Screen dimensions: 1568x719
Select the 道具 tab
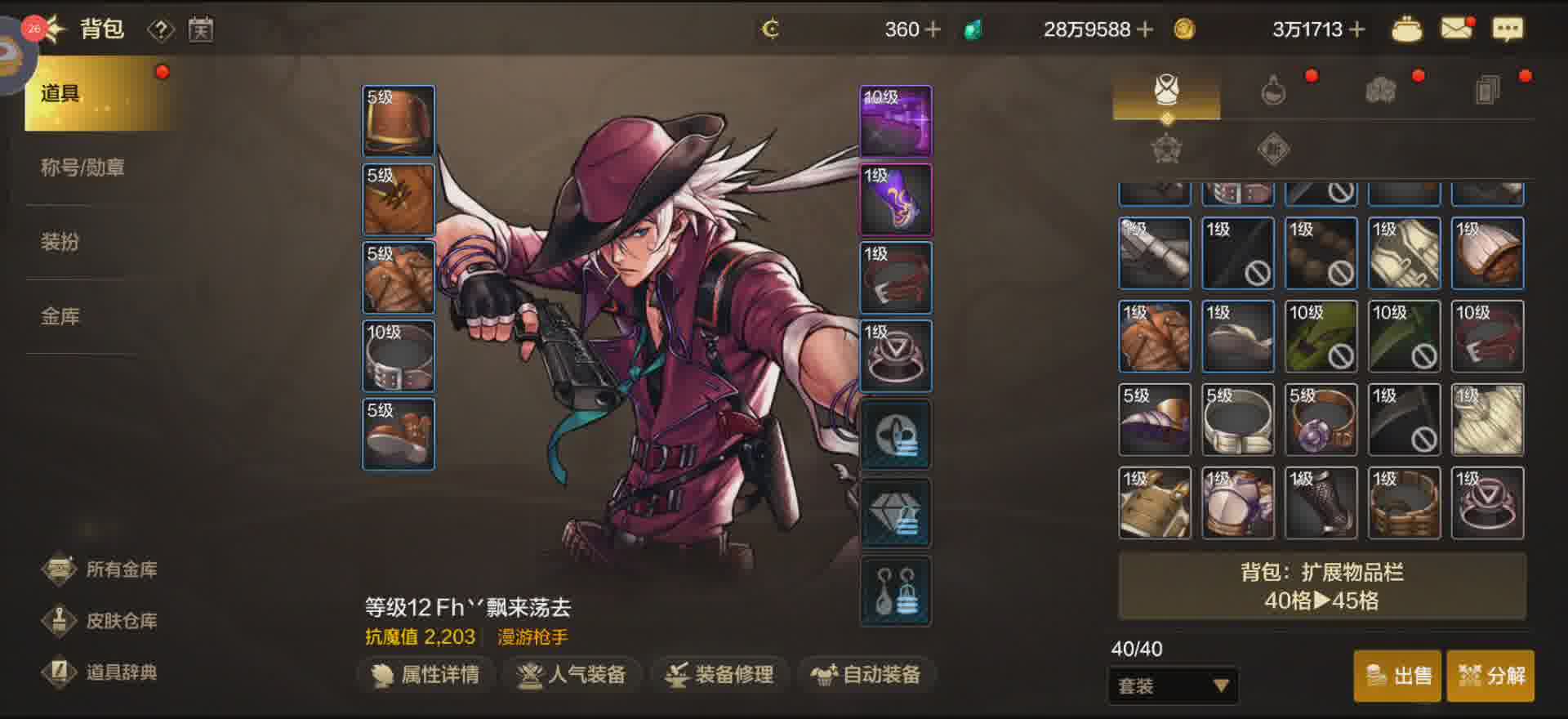click(90, 94)
